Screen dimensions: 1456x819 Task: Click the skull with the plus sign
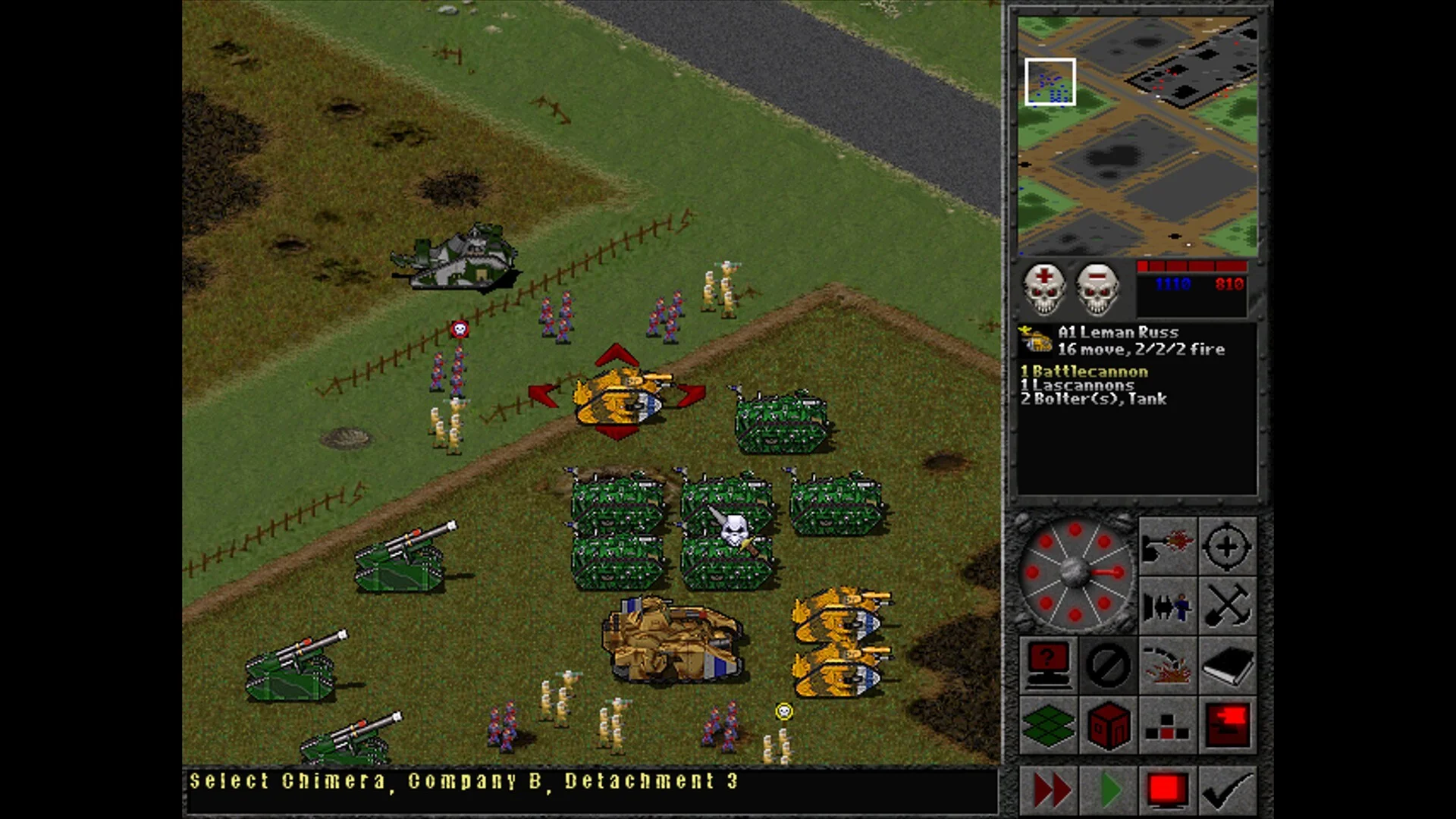coord(1043,289)
